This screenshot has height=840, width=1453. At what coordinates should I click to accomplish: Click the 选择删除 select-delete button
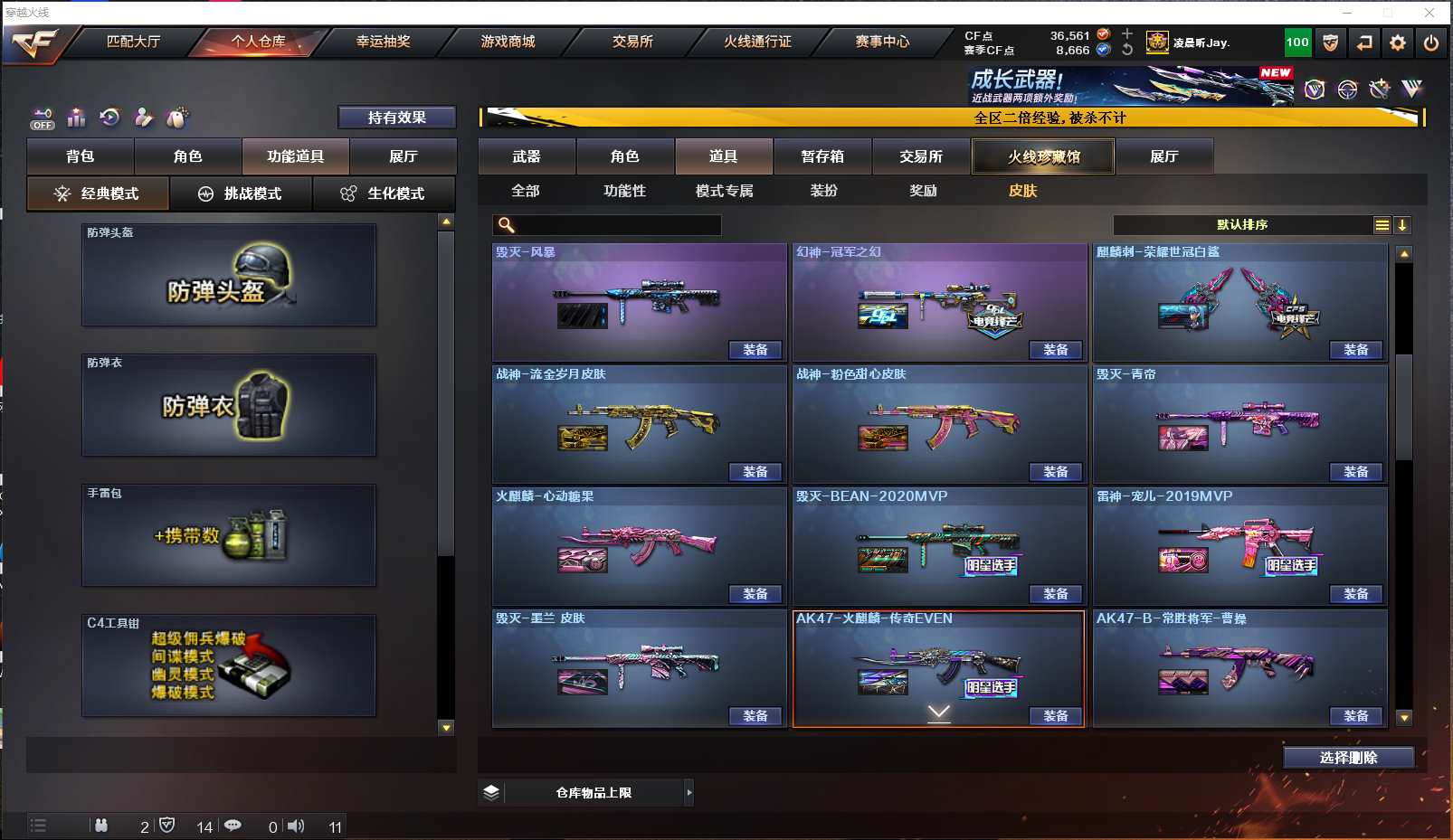tap(1348, 758)
